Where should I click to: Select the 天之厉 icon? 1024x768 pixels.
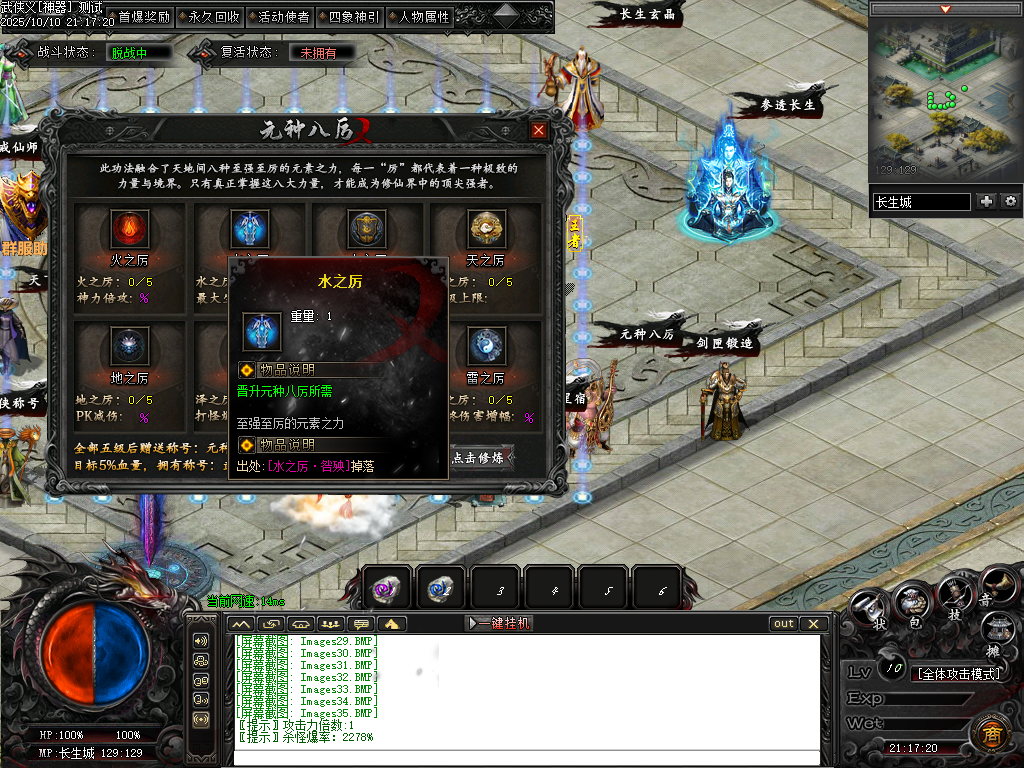[485, 230]
